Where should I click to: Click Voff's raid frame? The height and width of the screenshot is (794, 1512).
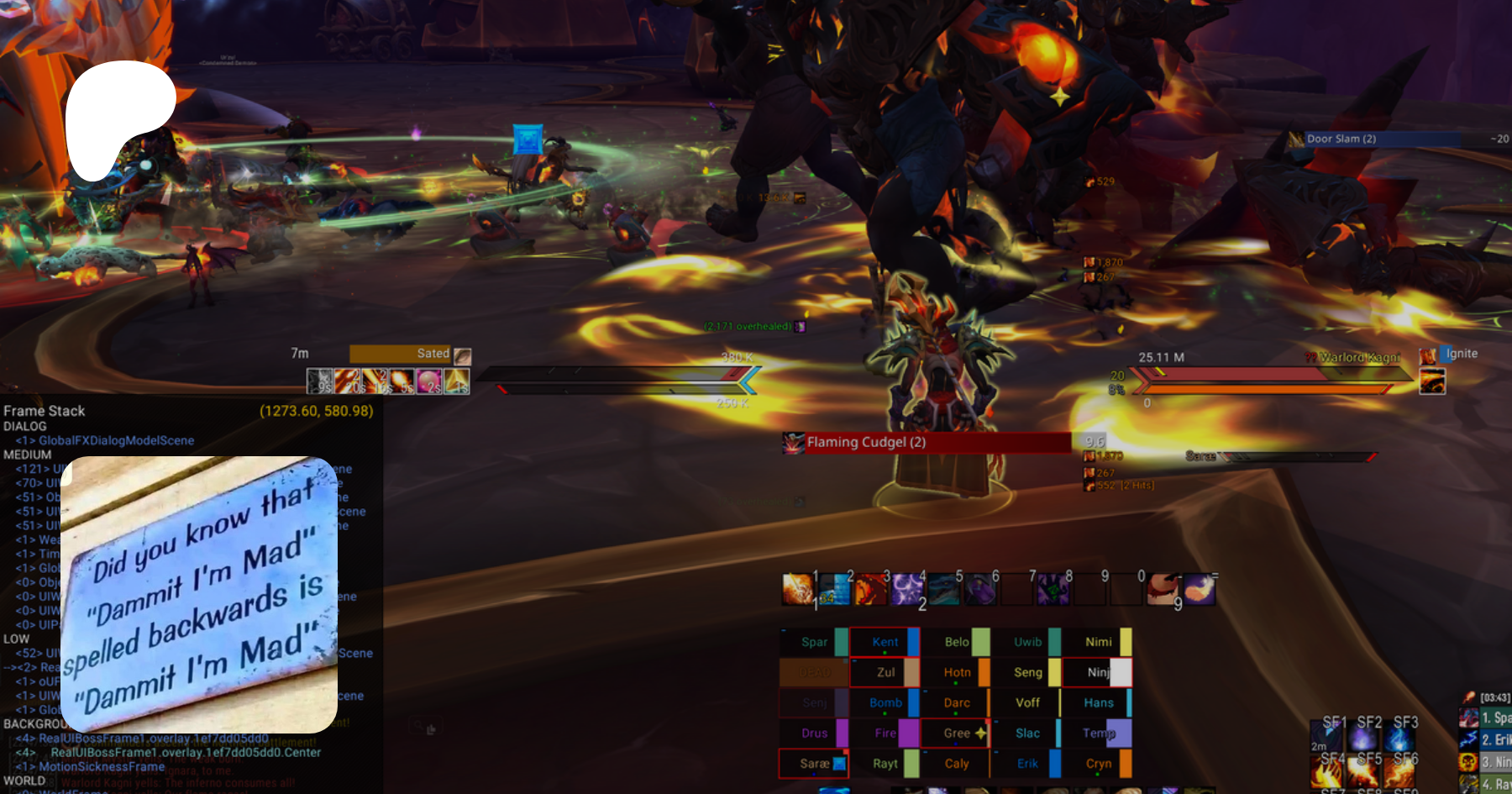[1026, 702]
